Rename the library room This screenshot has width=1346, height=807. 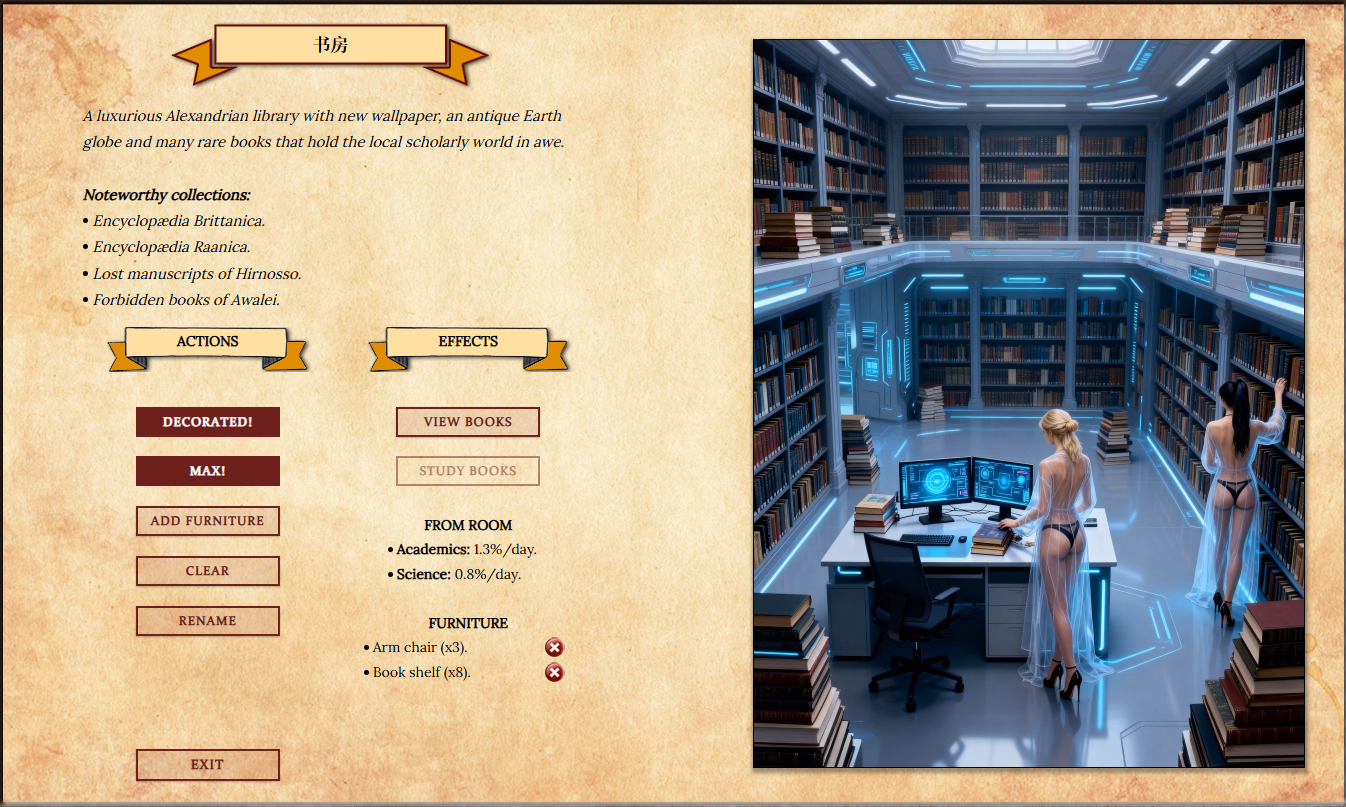tap(208, 621)
